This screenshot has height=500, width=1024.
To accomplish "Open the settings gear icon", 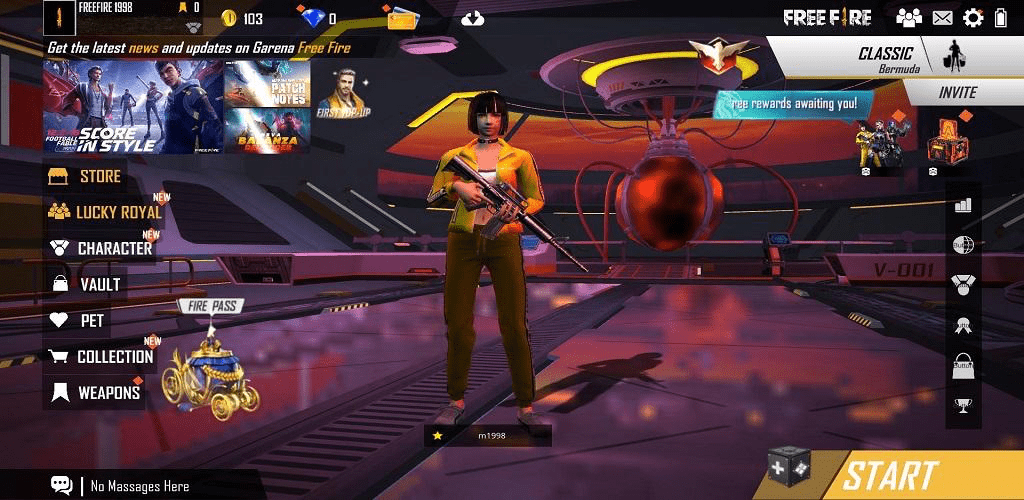I will tap(973, 18).
